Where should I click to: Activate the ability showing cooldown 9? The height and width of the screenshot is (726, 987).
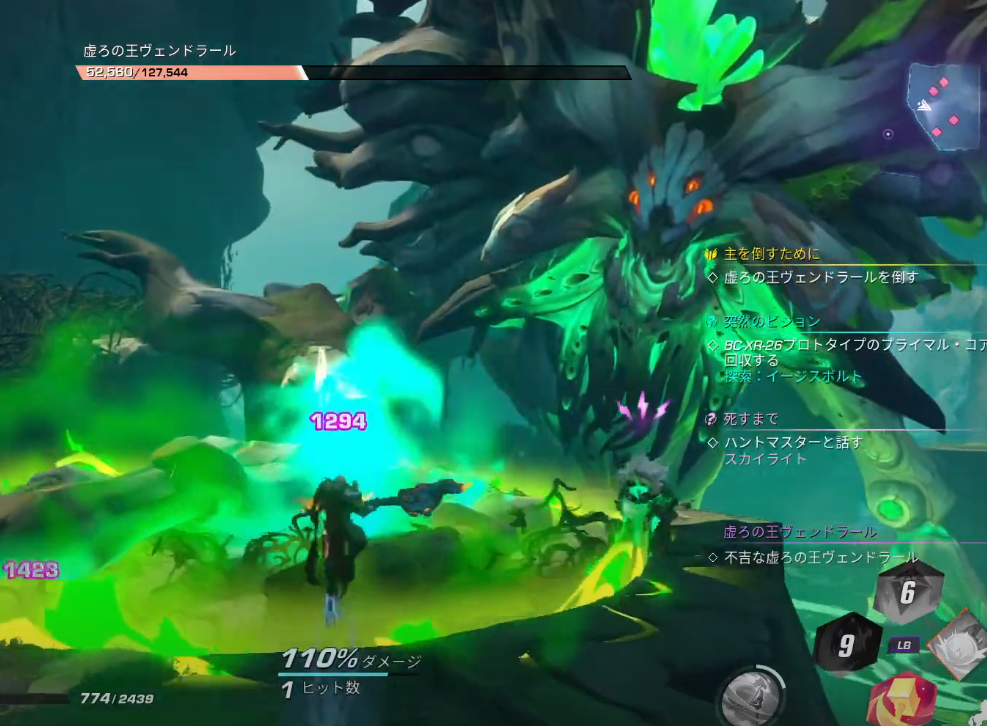click(846, 645)
